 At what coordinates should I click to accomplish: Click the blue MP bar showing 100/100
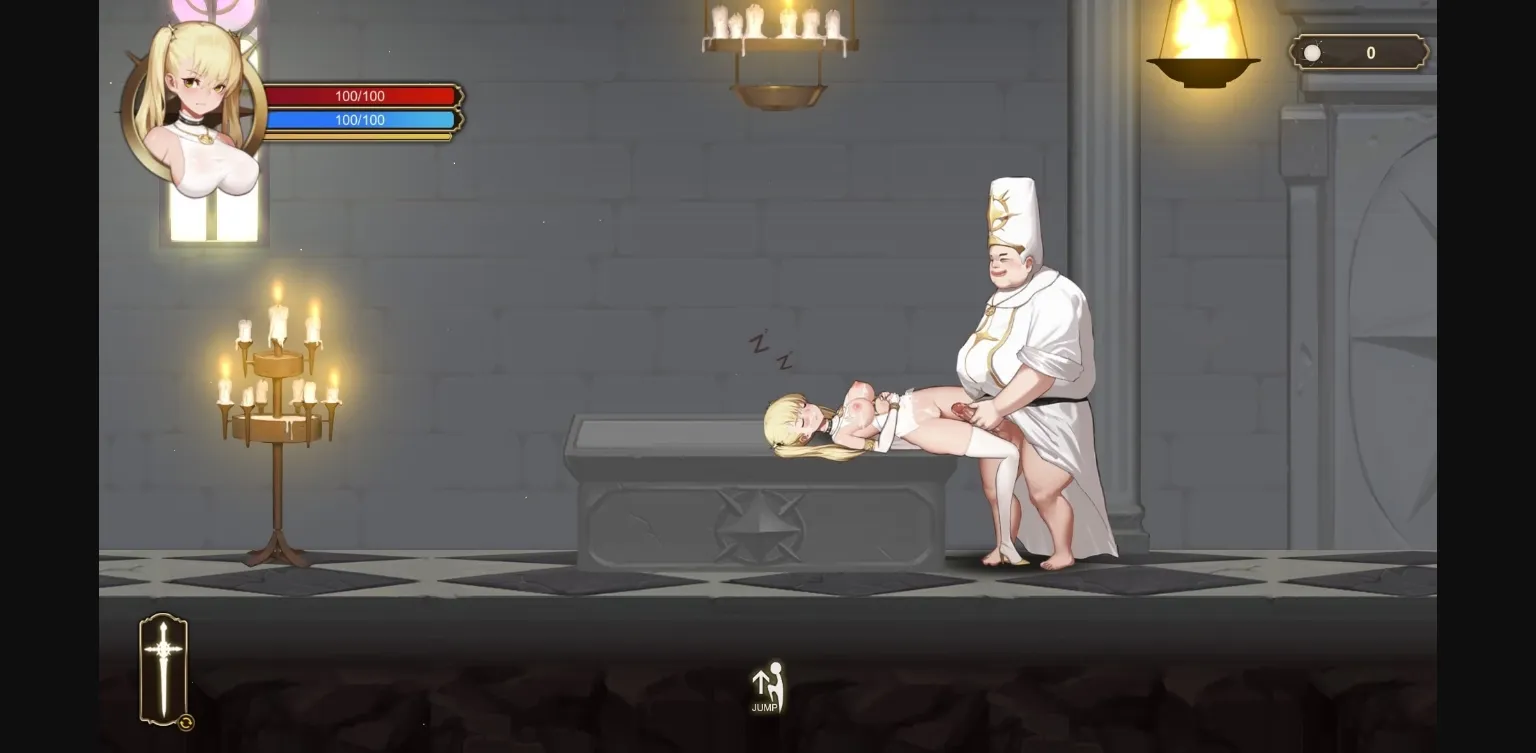pos(360,120)
